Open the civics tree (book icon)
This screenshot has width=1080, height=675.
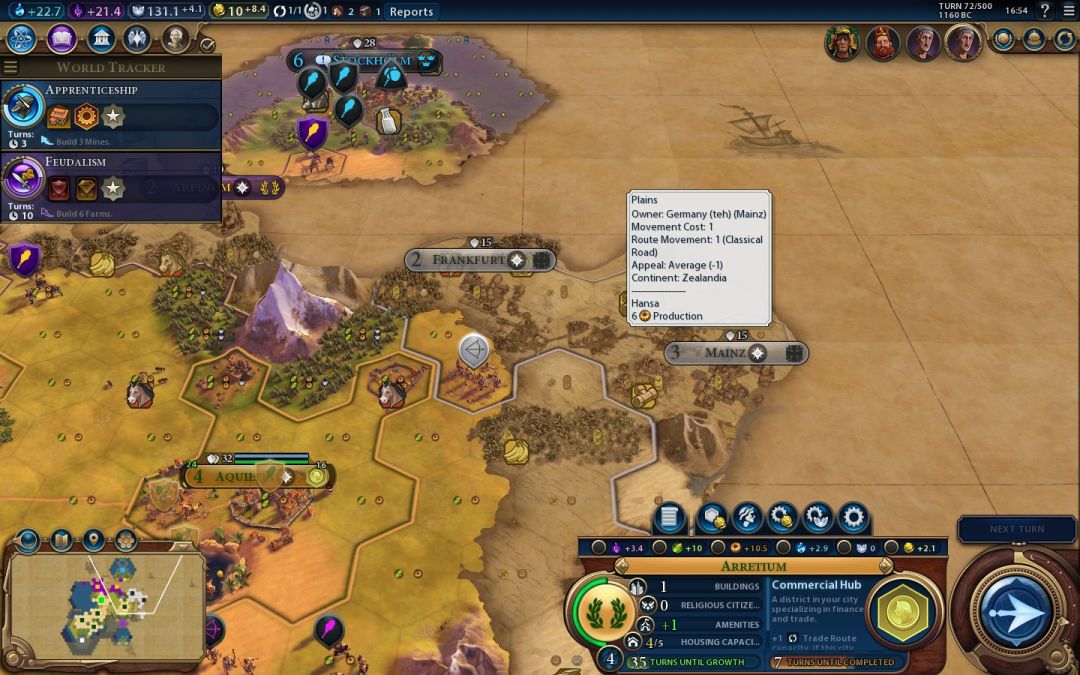point(61,40)
